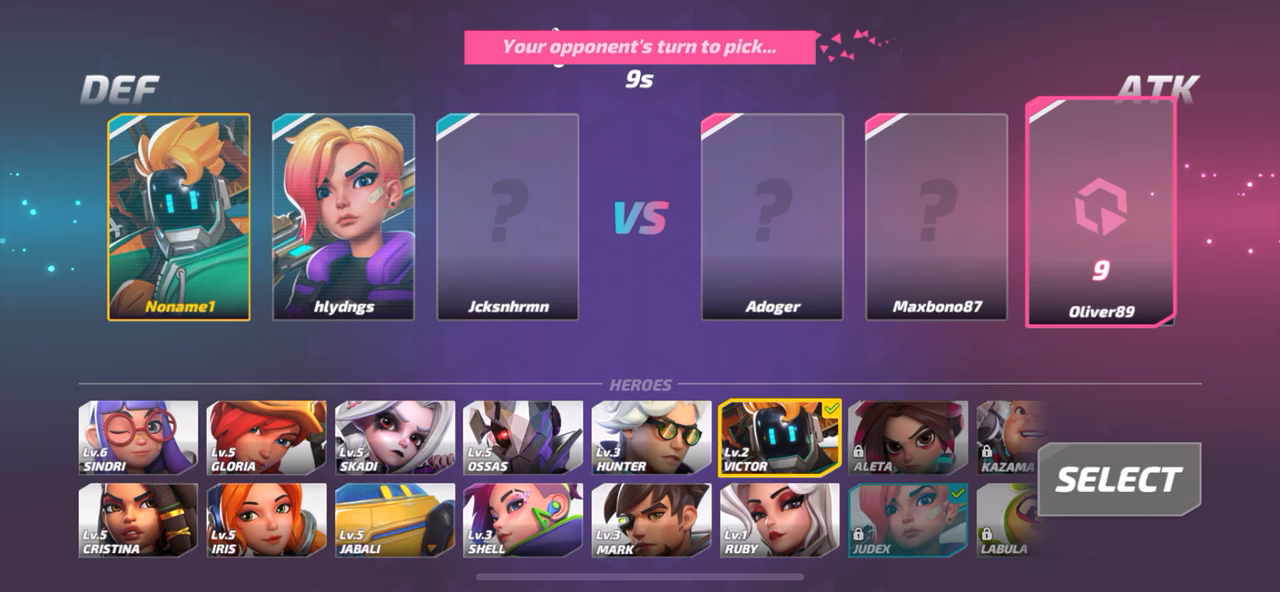View Noname1's player card
Image resolution: width=1280 pixels, height=592 pixels.
(179, 217)
